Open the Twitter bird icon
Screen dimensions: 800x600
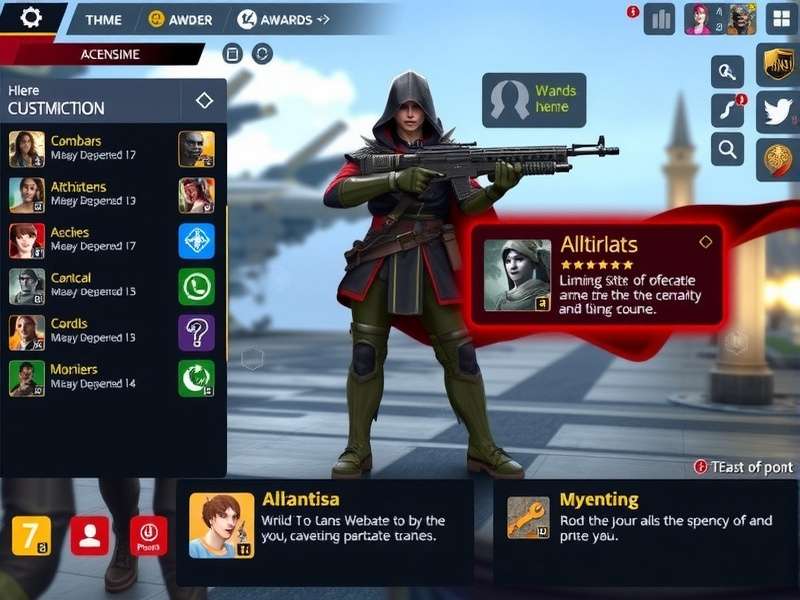pos(777,112)
